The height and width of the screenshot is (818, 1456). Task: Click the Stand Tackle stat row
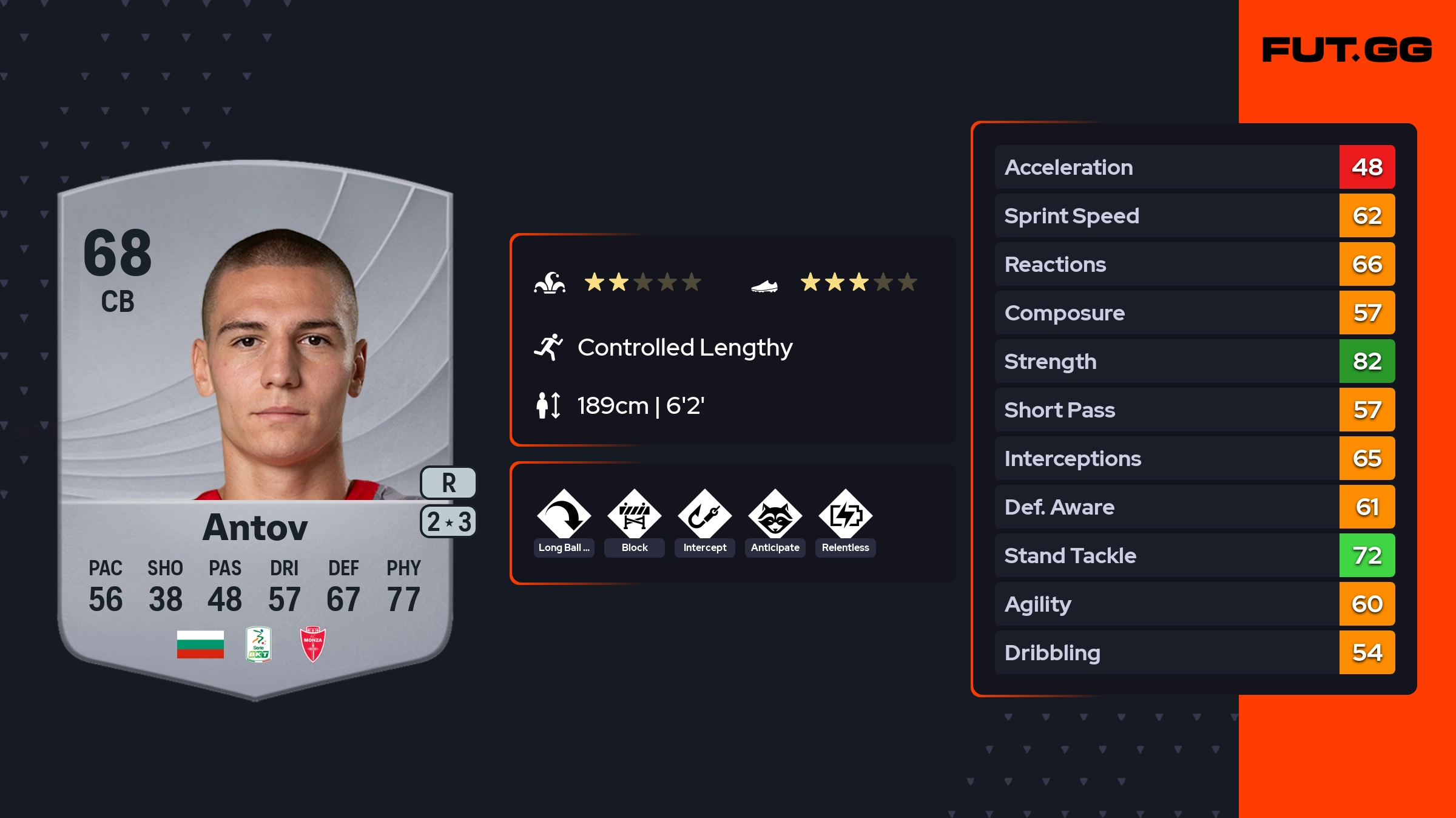1194,555
